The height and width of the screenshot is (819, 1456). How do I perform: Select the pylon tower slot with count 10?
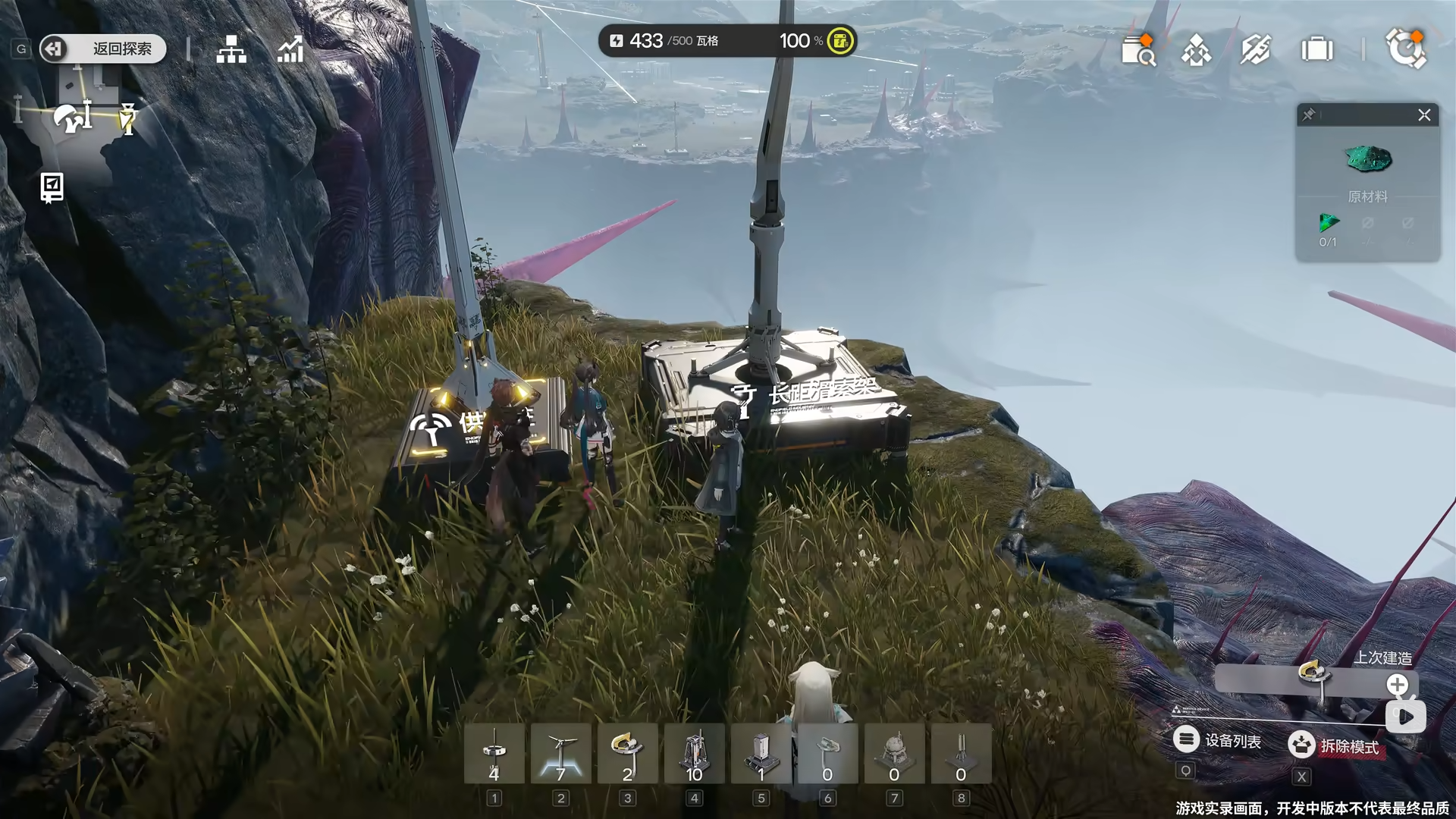pyautogui.click(x=694, y=754)
